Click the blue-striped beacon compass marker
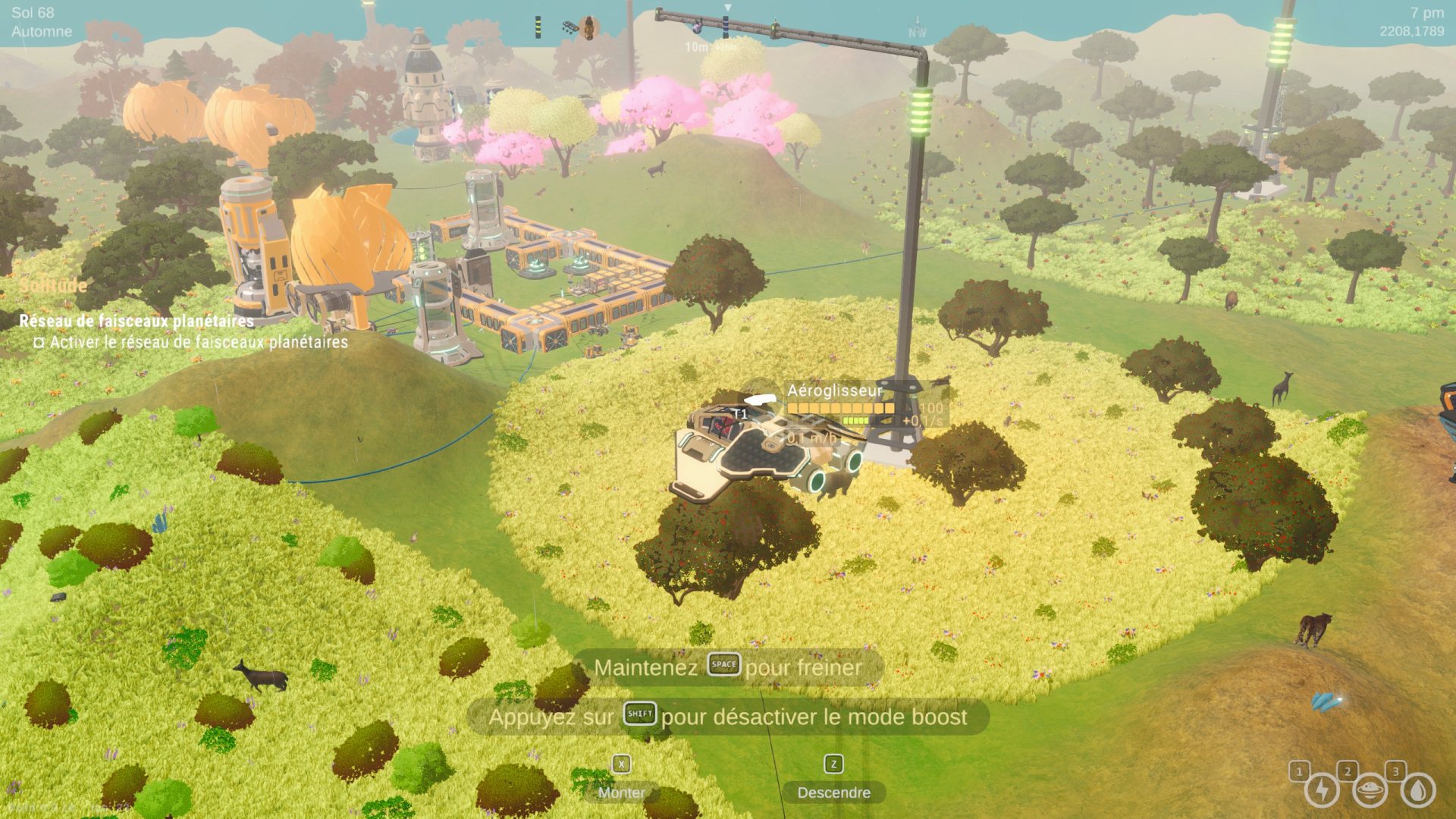Viewport: 1456px width, 819px height. pyautogui.click(x=725, y=27)
